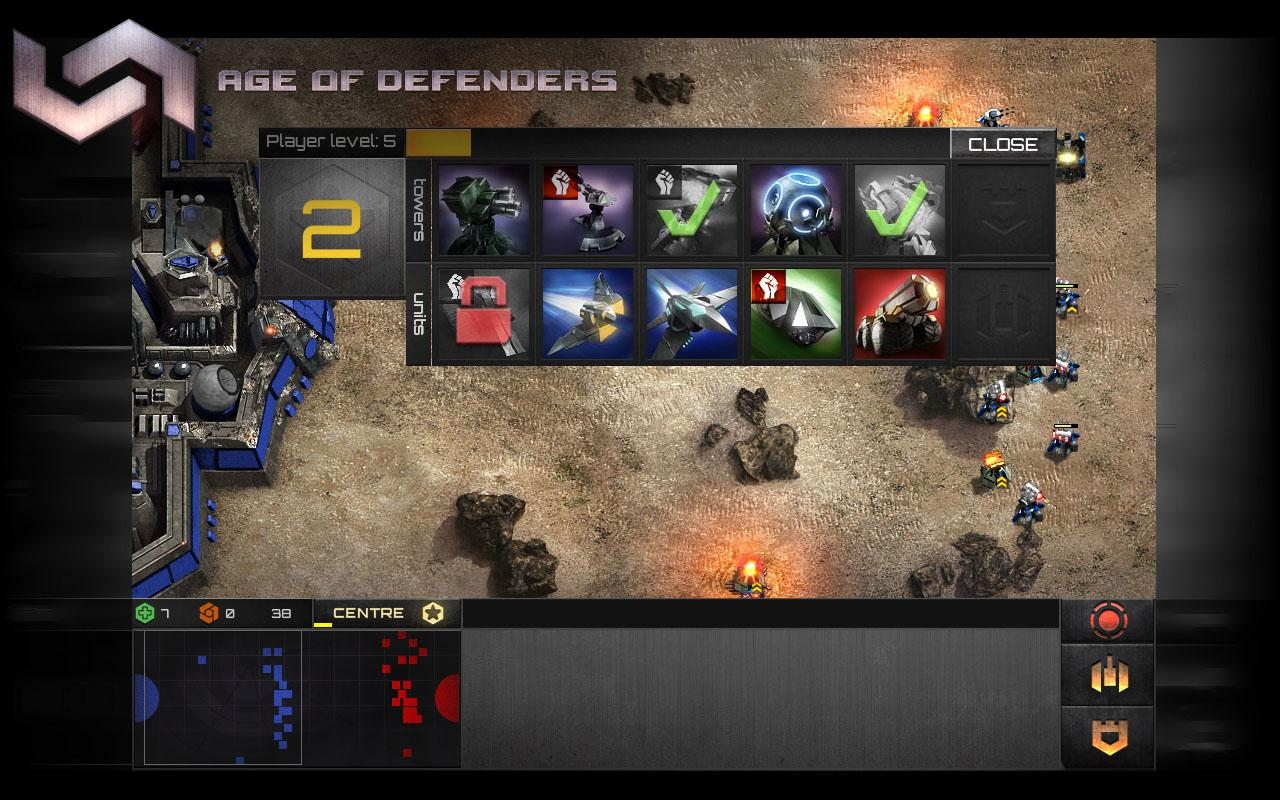This screenshot has width=1280, height=800.
Task: Click the orange hexagon resource icon
Action: pos(210,613)
